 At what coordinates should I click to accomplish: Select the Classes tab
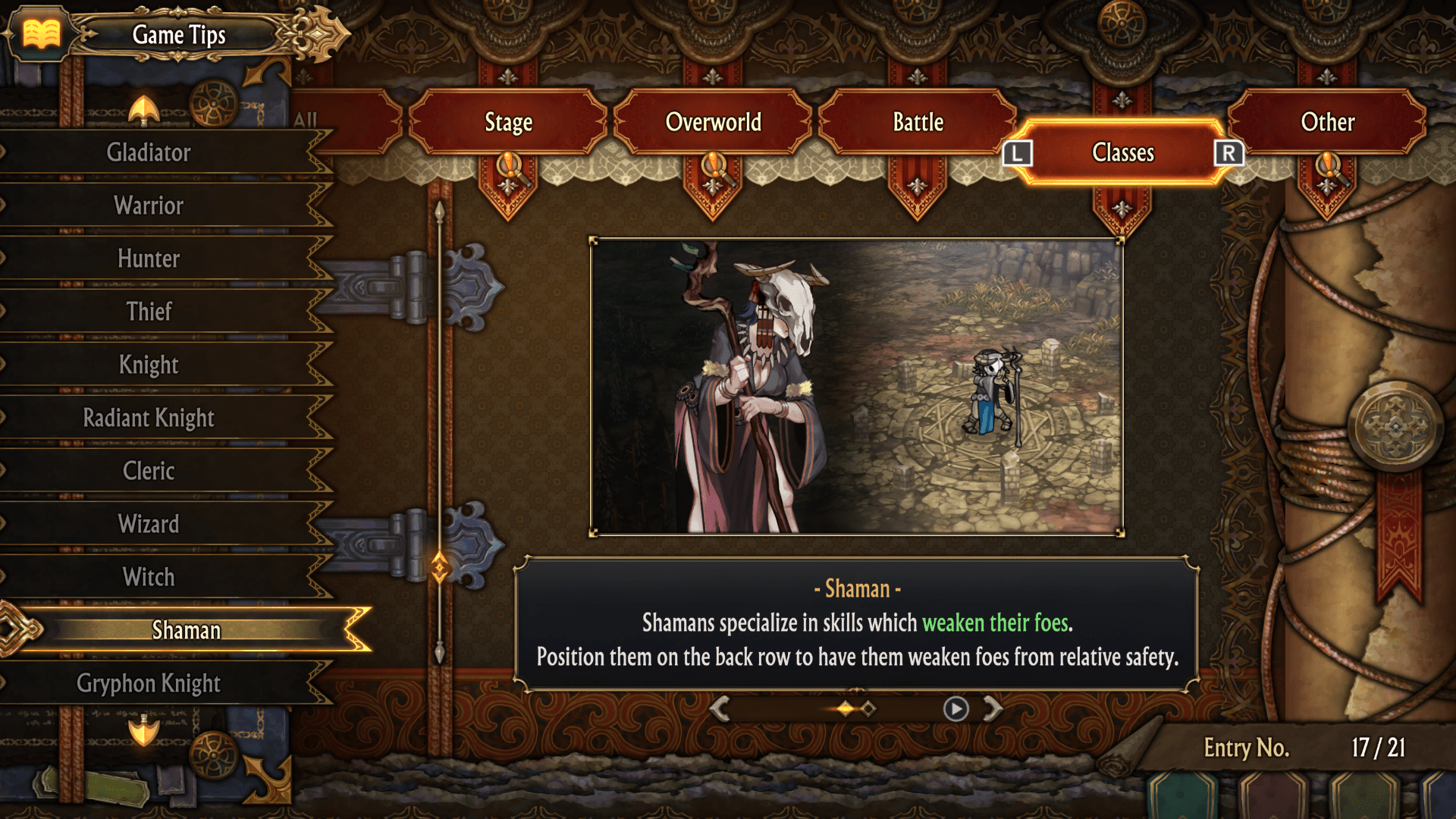point(1122,152)
